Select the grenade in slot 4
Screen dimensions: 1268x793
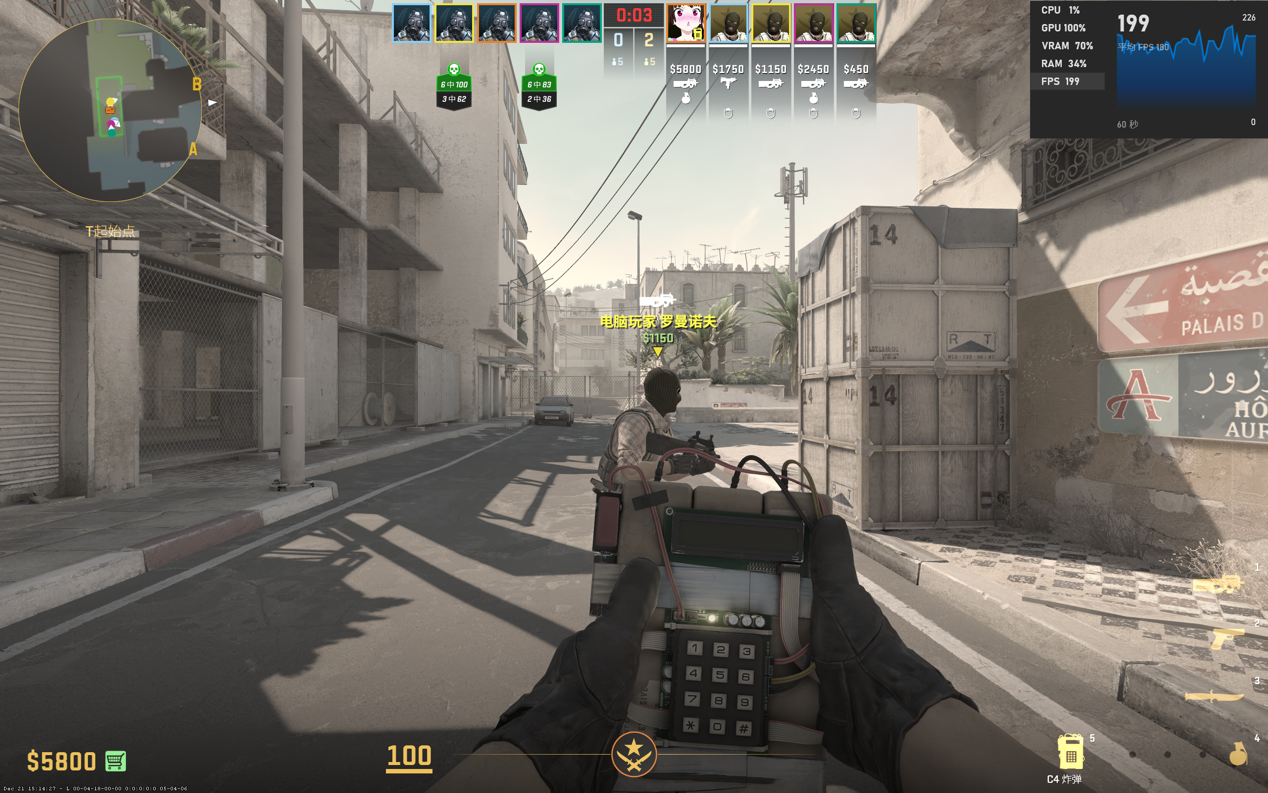click(x=1238, y=754)
